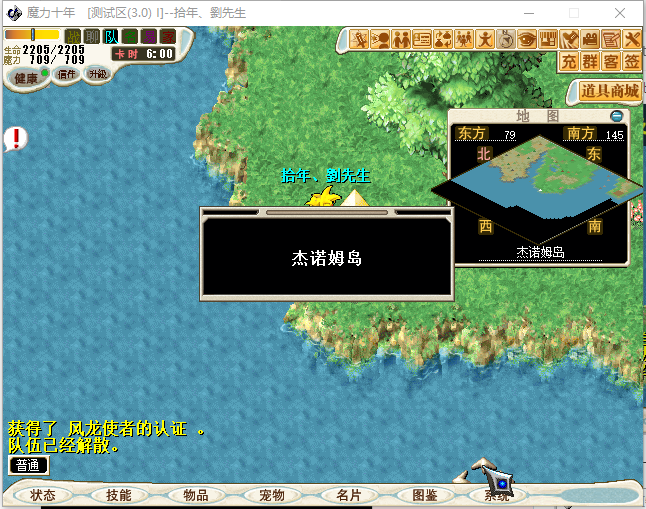Toggle the 聊 chat mode button

point(91,36)
